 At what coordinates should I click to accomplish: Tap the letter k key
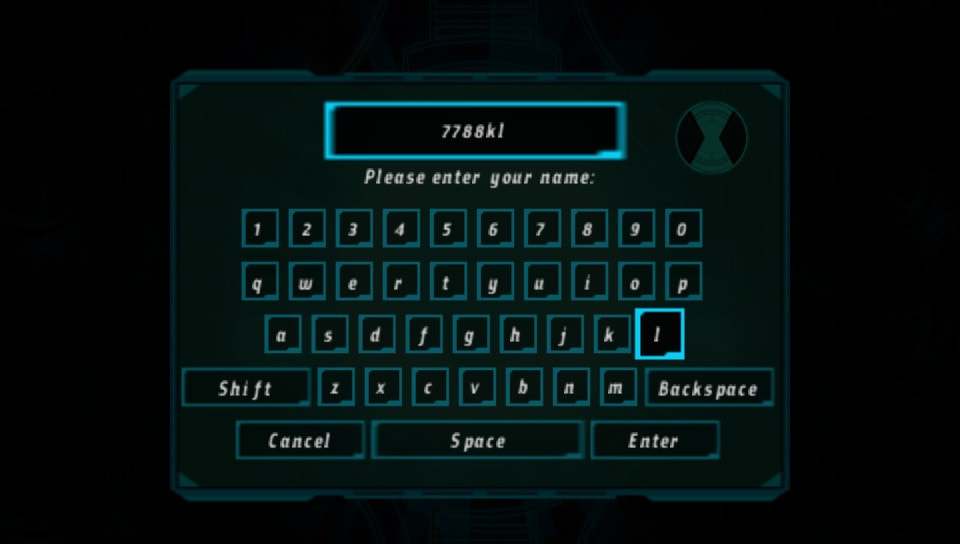pos(611,335)
